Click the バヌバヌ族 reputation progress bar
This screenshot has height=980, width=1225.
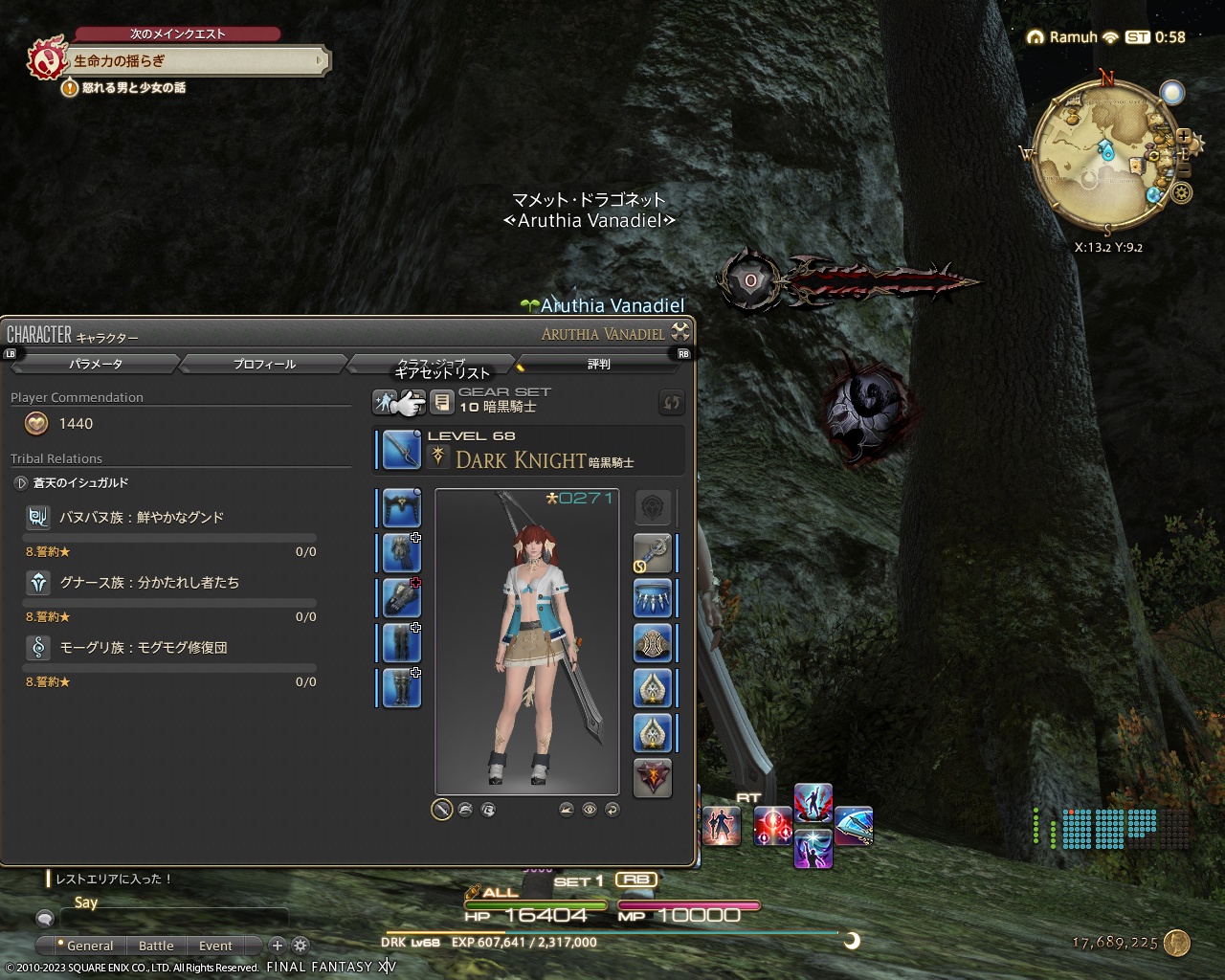pos(167,537)
